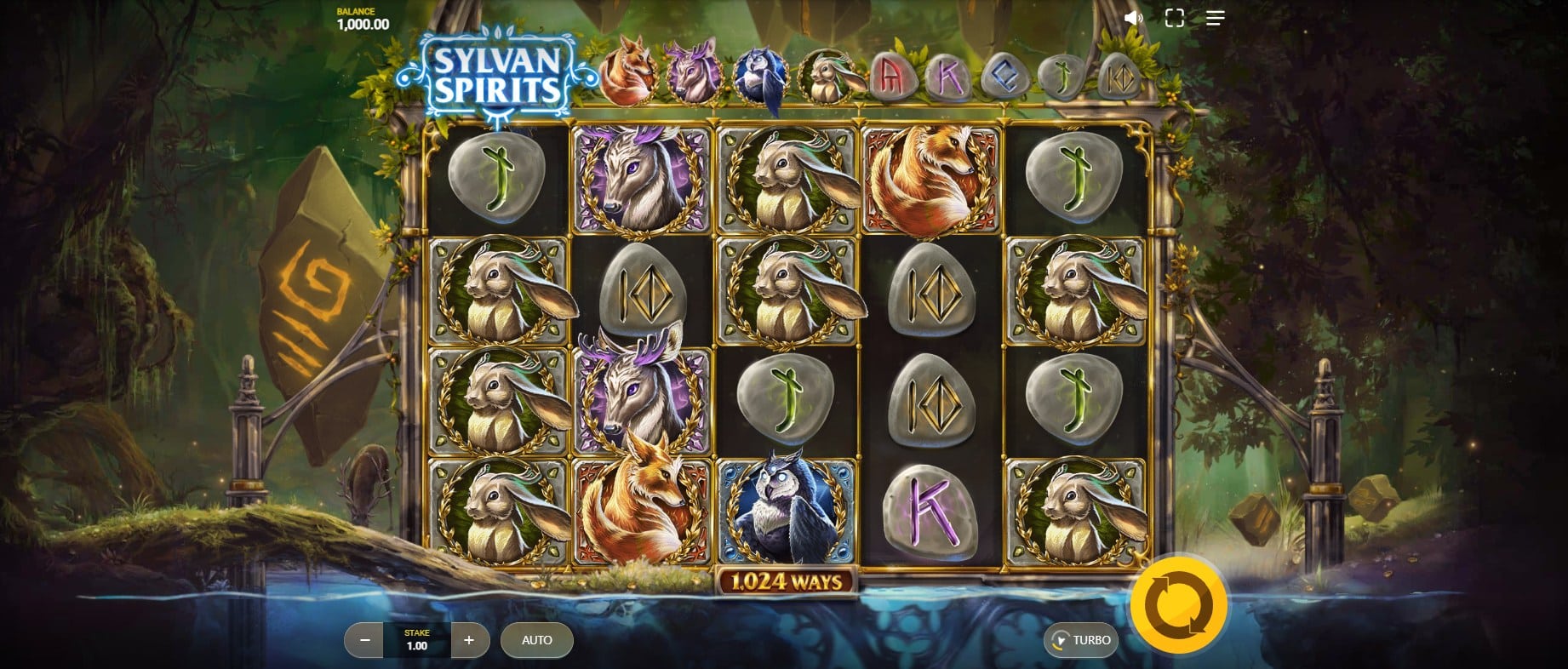
Task: Decrease the stake with the minus button
Action: coord(365,640)
